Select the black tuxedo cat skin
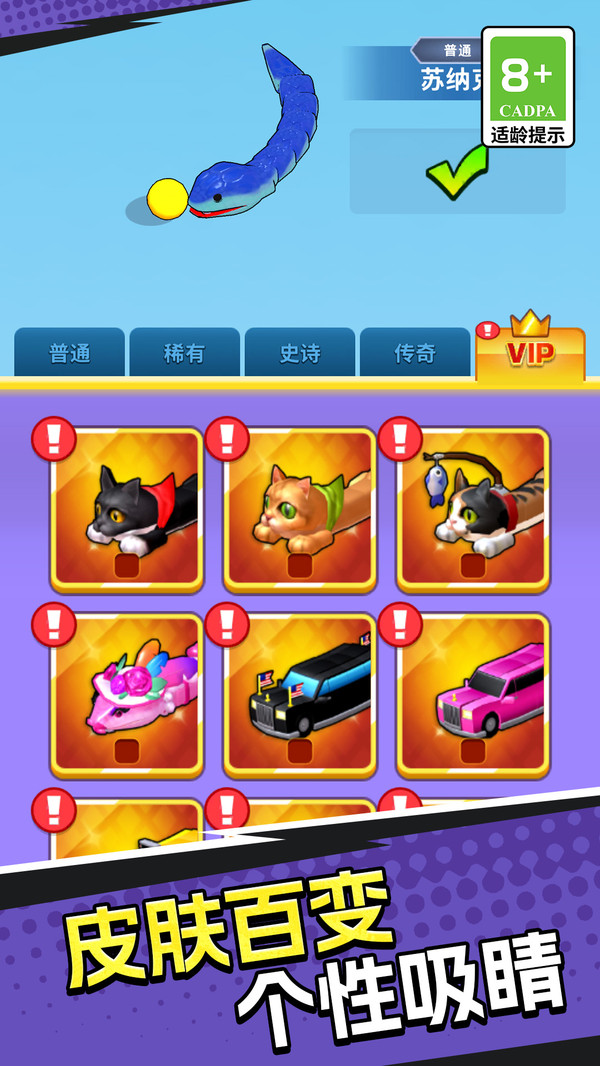Viewport: 600px width, 1066px height. pyautogui.click(x=127, y=509)
